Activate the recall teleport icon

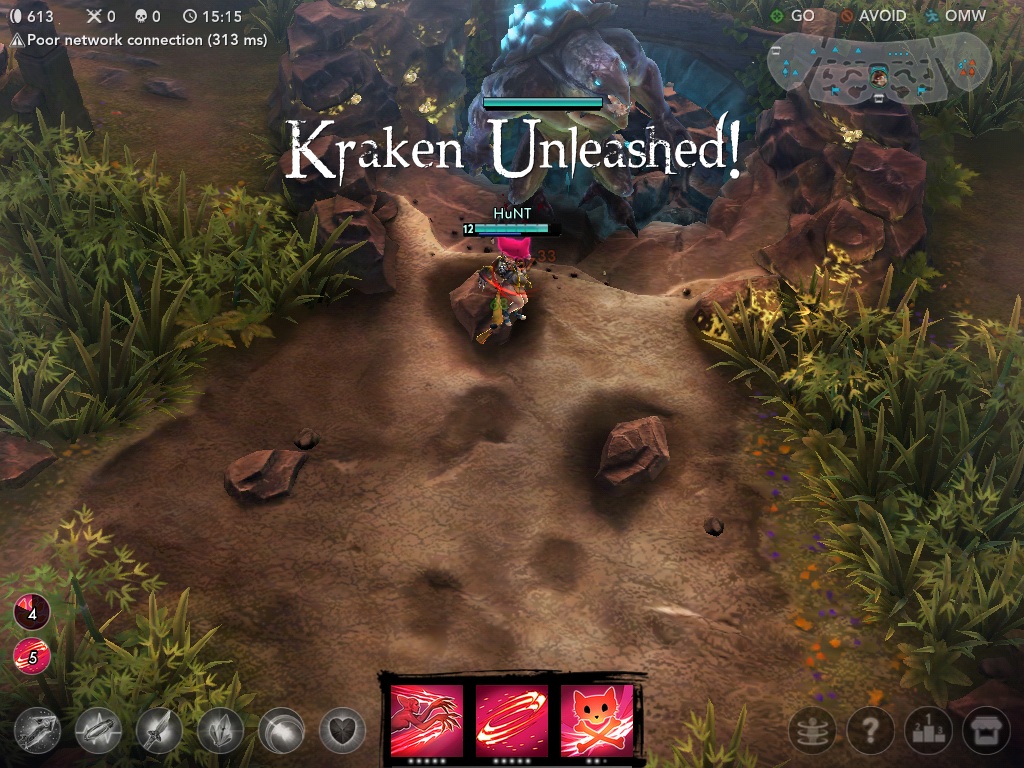click(x=812, y=732)
